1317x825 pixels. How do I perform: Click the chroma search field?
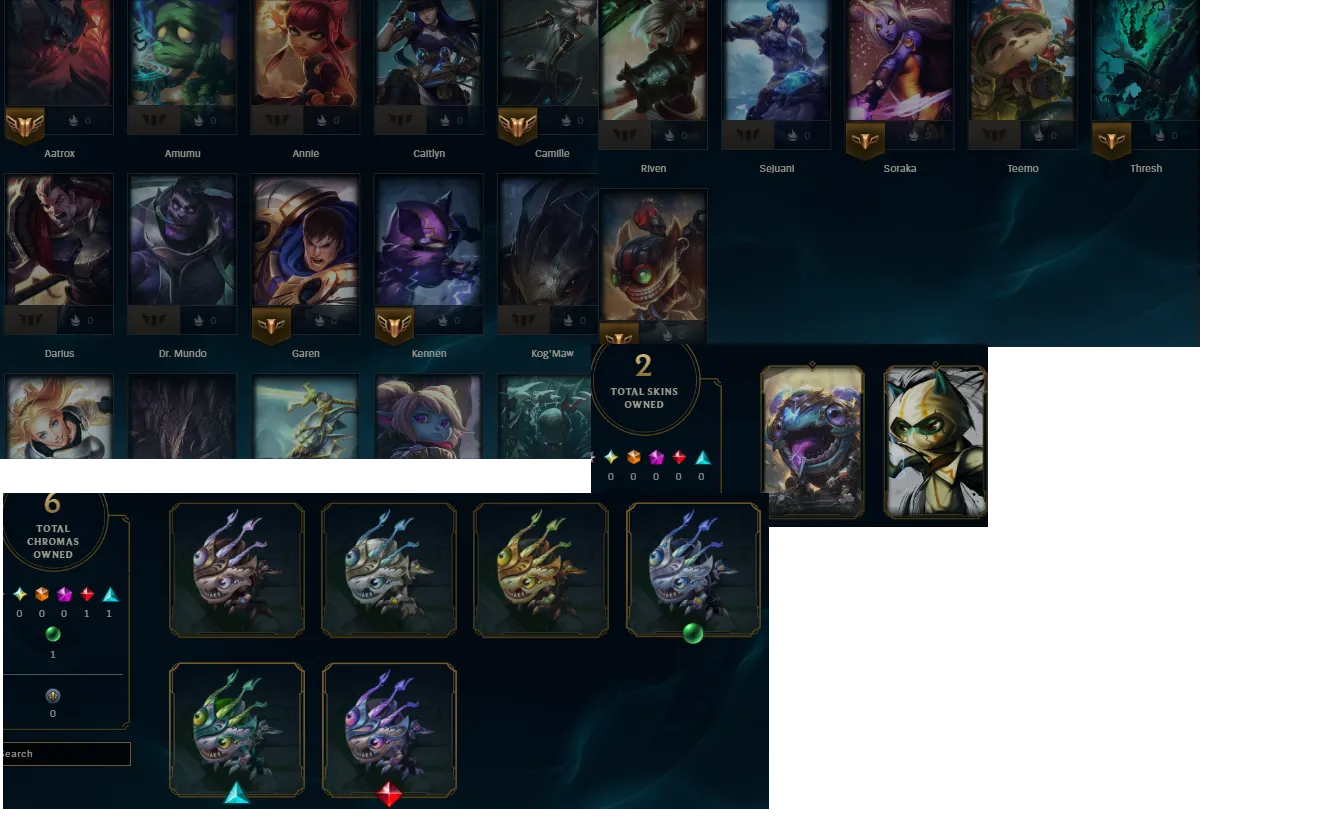66,754
